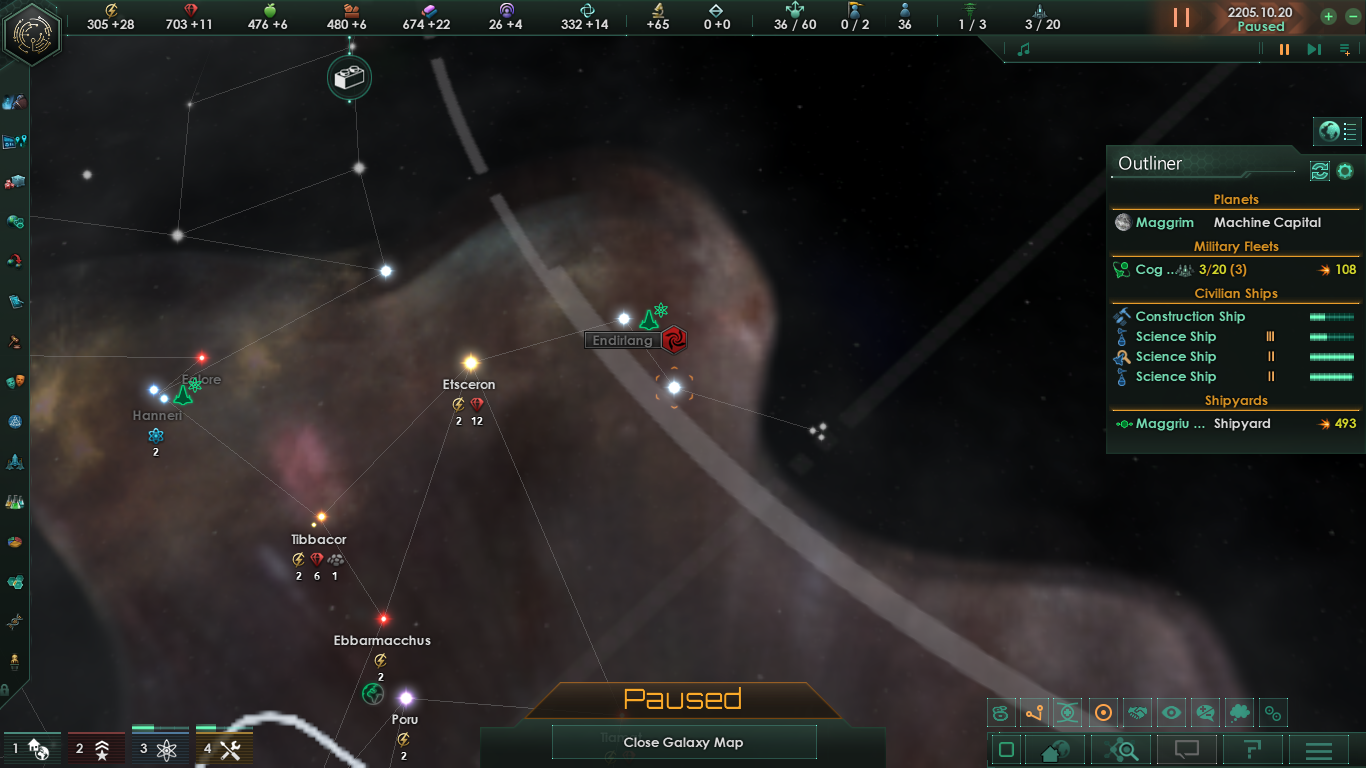
Task: Increase game speed with the plus button
Action: (x=1328, y=16)
